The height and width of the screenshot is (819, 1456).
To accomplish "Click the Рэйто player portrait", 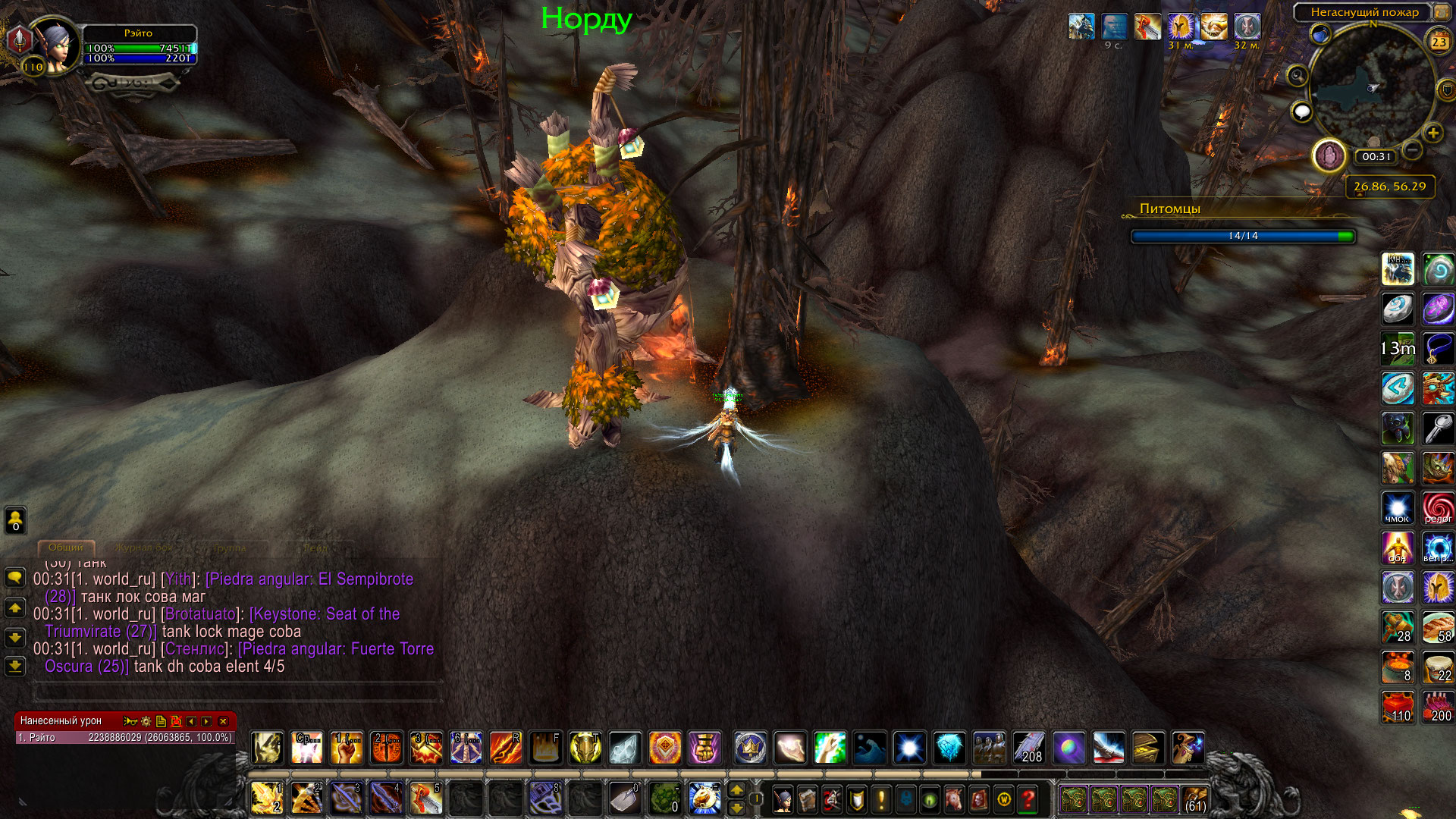I will (55, 44).
